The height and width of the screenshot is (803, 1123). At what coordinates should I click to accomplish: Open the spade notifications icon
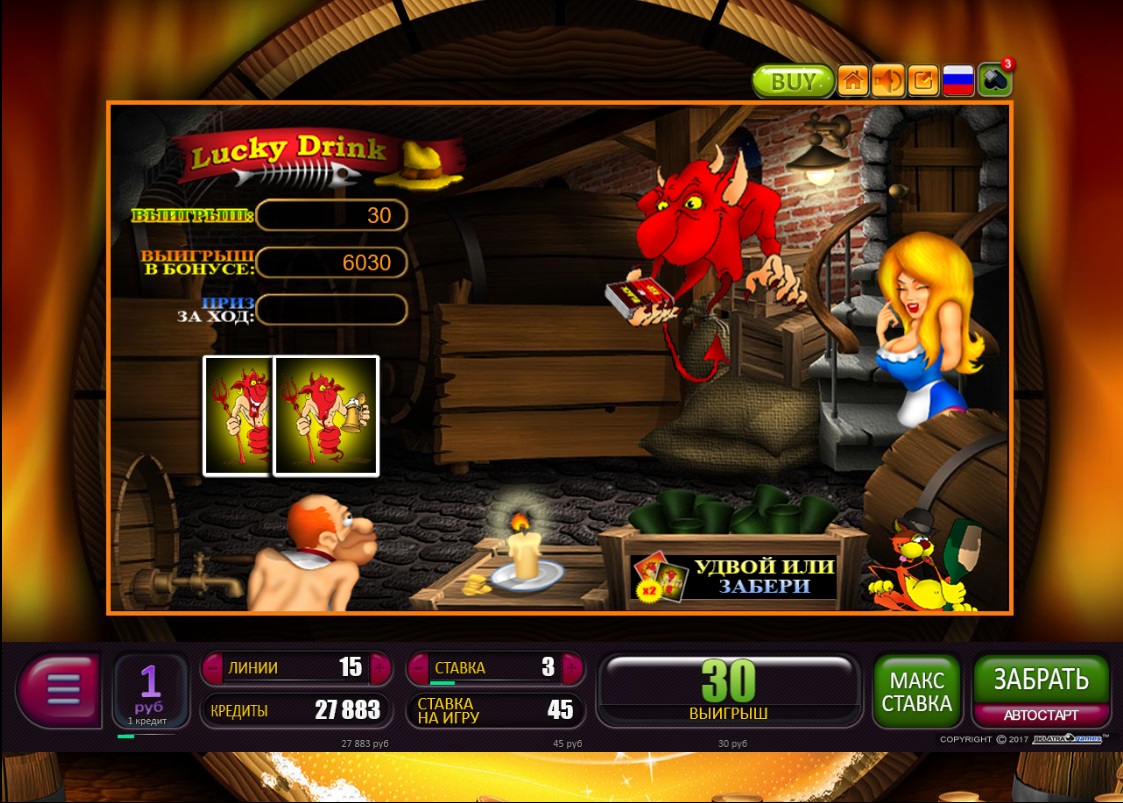994,80
